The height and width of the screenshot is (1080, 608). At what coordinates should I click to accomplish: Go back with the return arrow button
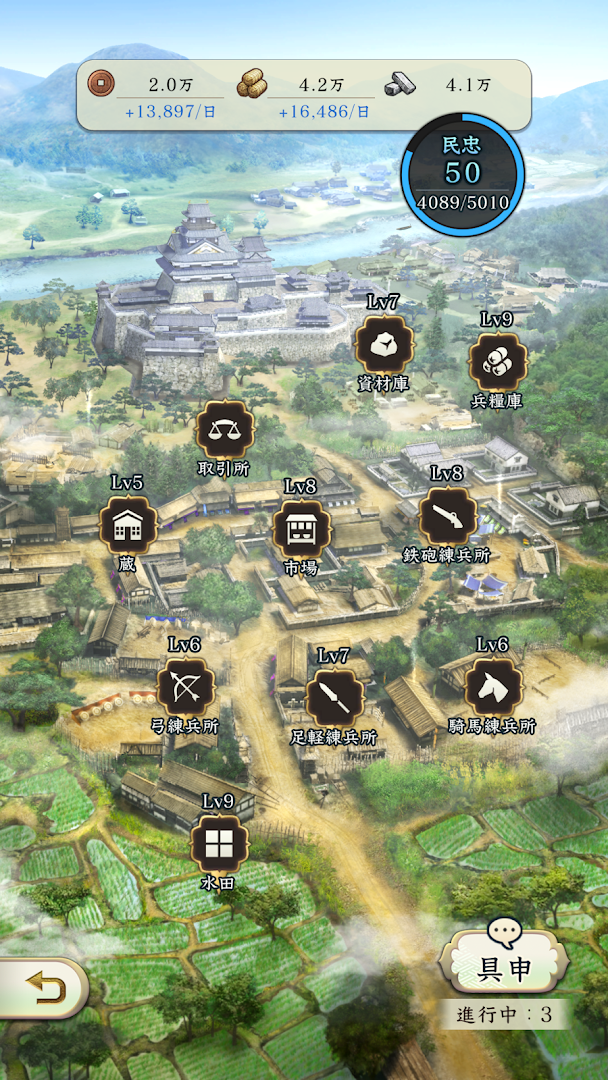(x=43, y=988)
